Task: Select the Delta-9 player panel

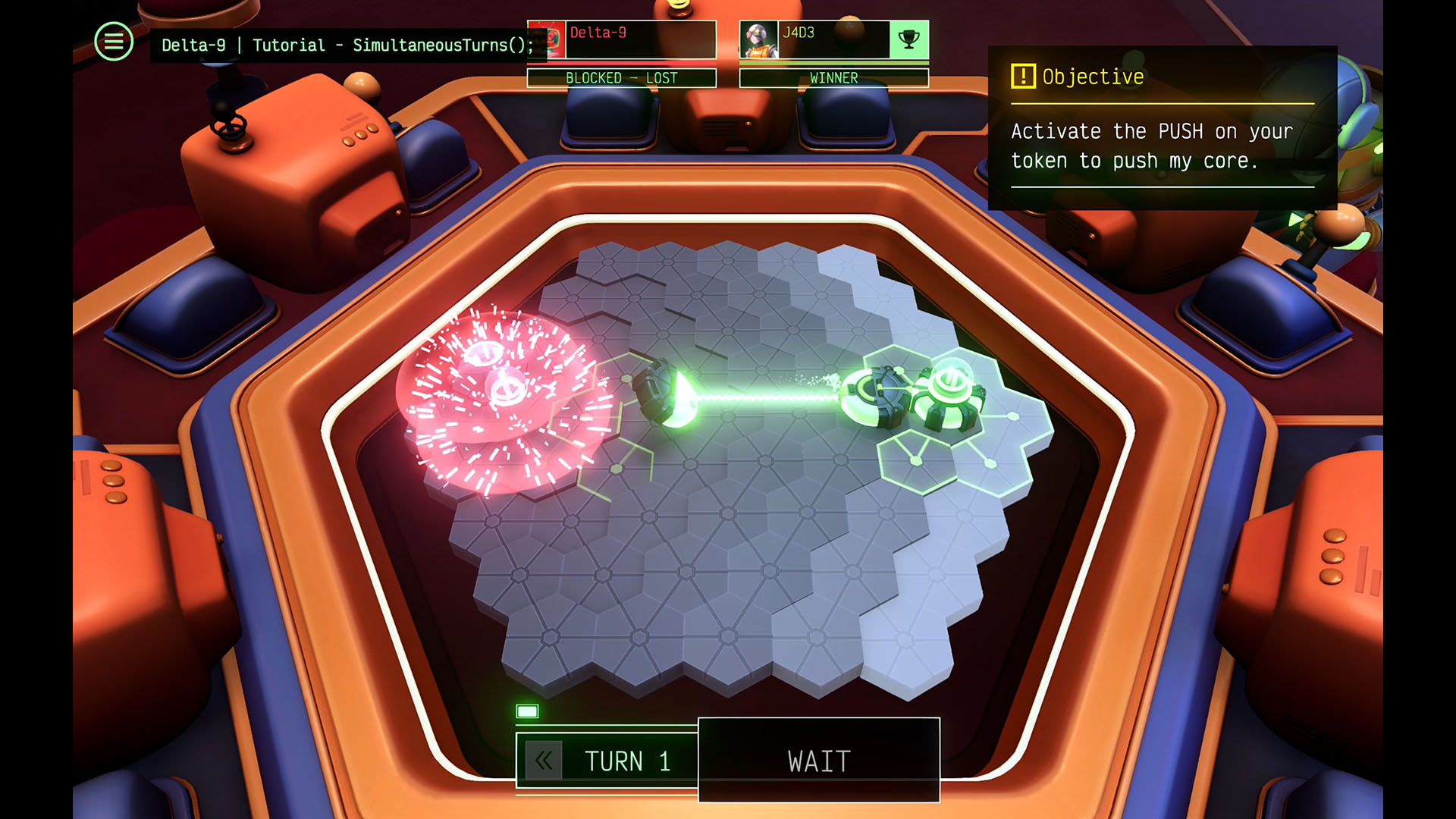Action: pos(621,39)
